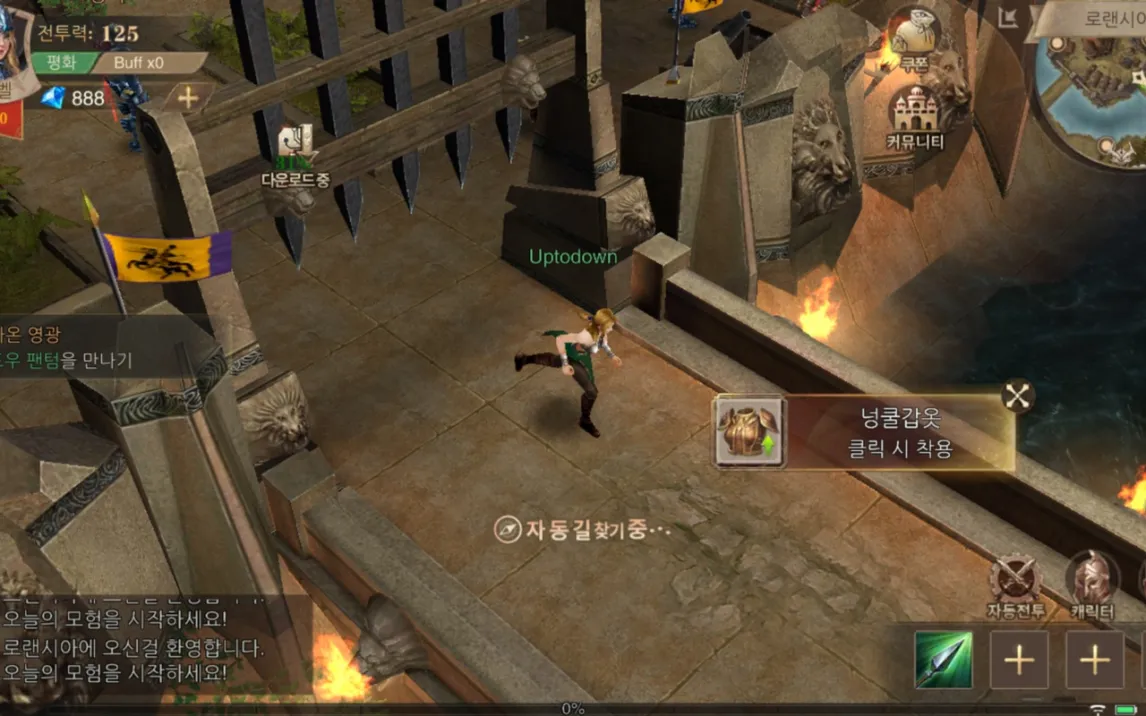Add more blue diamonds with plus button
This screenshot has width=1146, height=716.
coord(187,97)
